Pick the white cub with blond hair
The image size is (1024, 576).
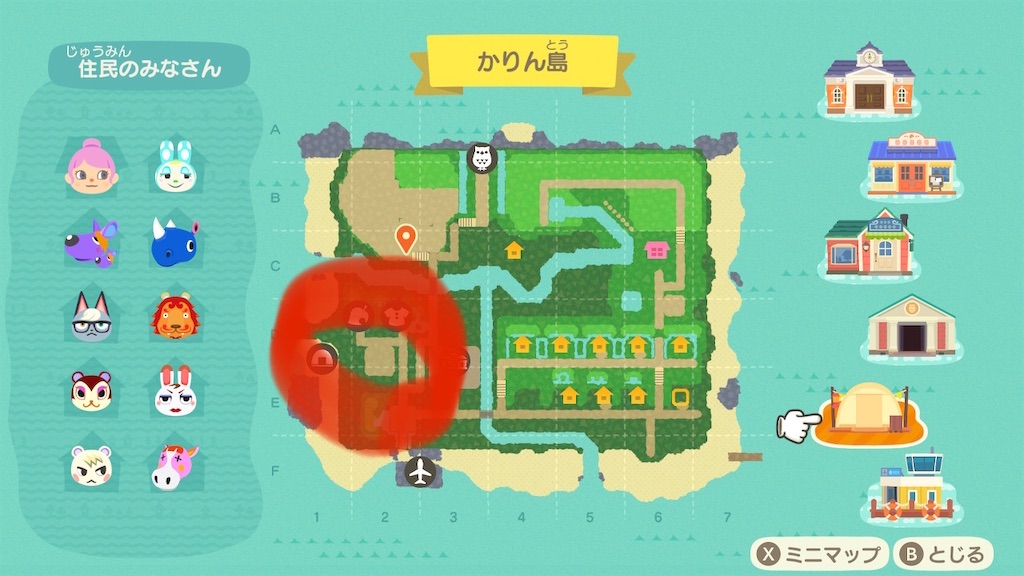click(91, 465)
